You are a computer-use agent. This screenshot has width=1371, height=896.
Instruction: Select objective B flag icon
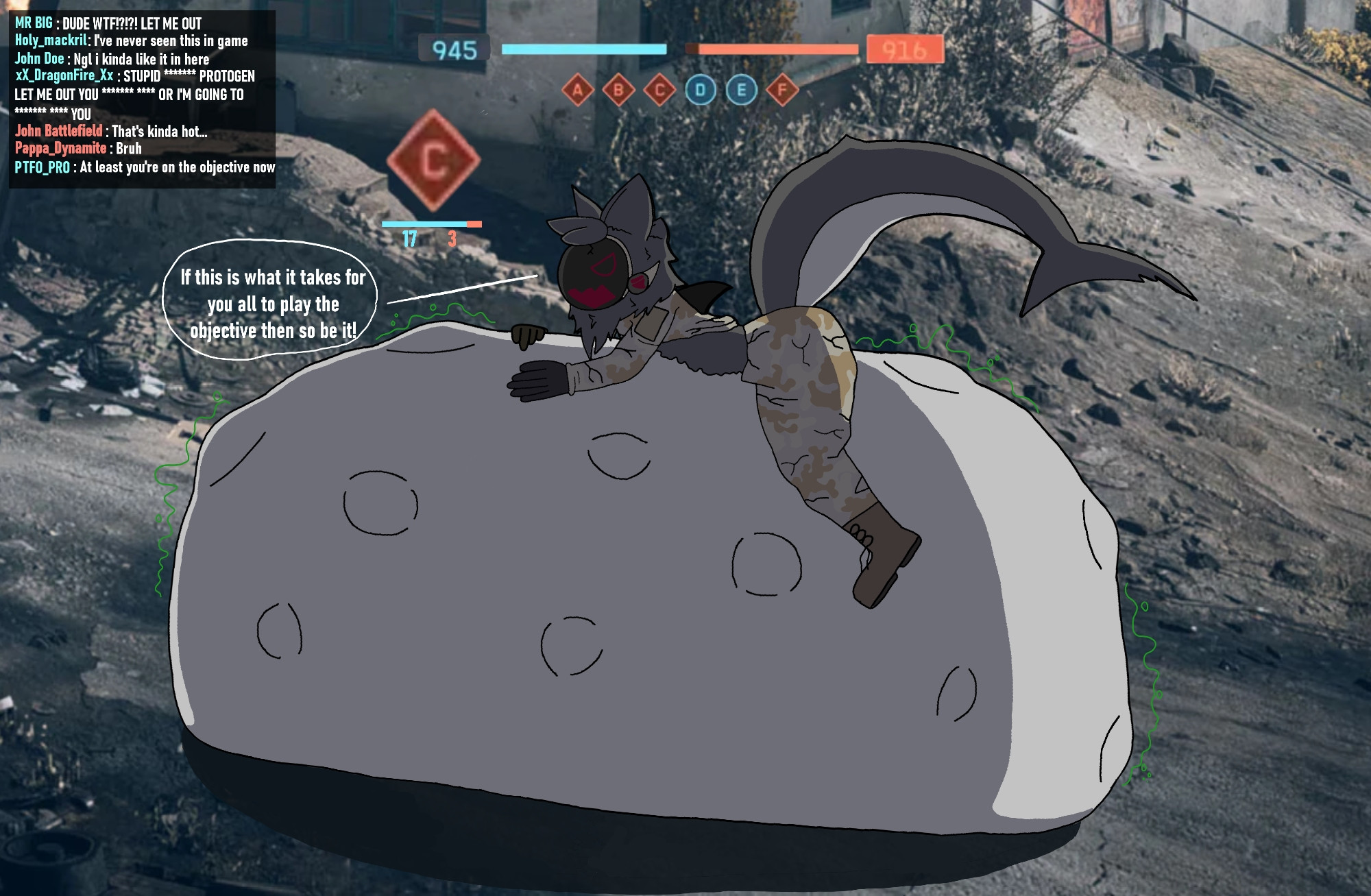click(618, 90)
